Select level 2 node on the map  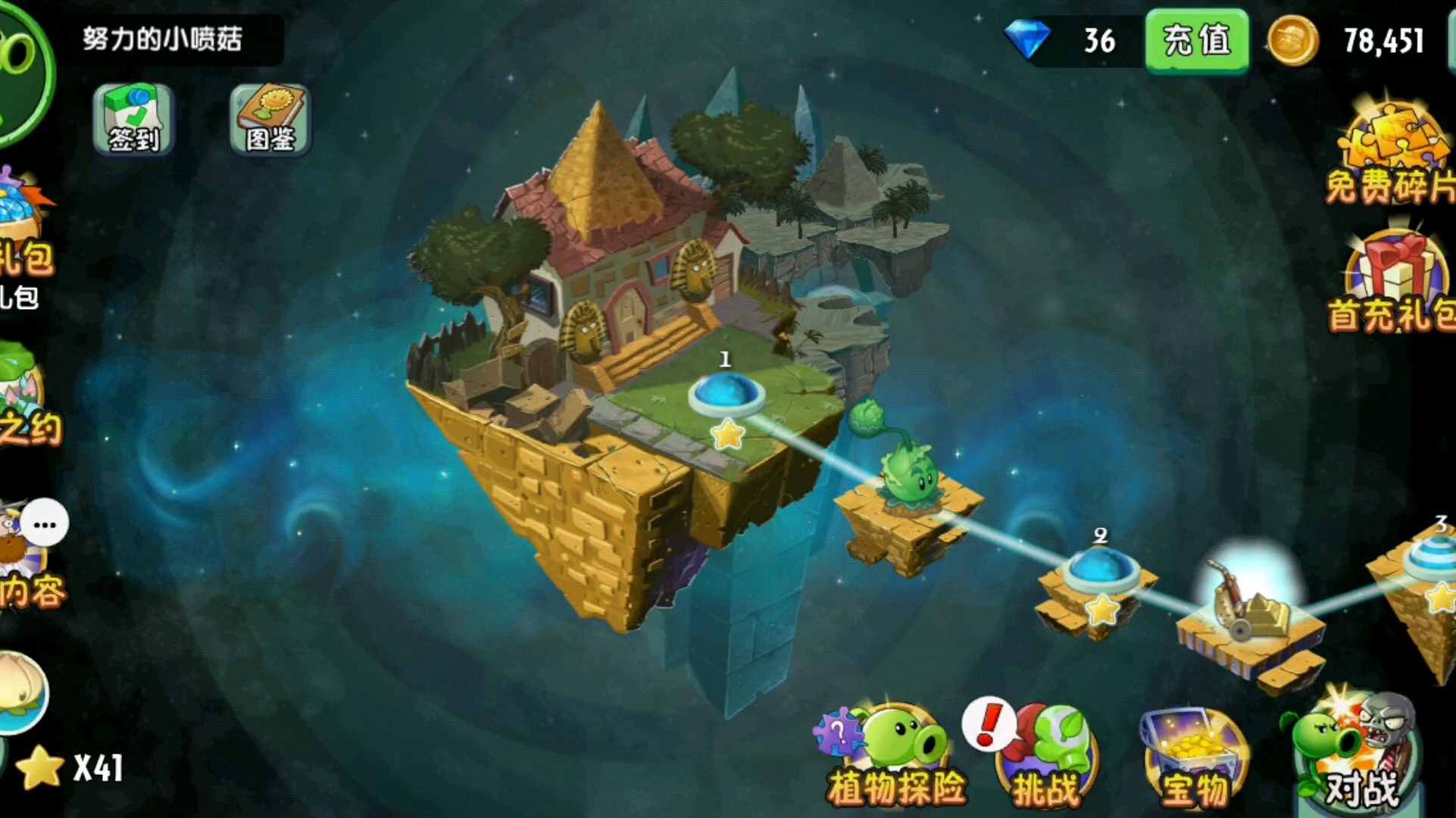(1100, 570)
